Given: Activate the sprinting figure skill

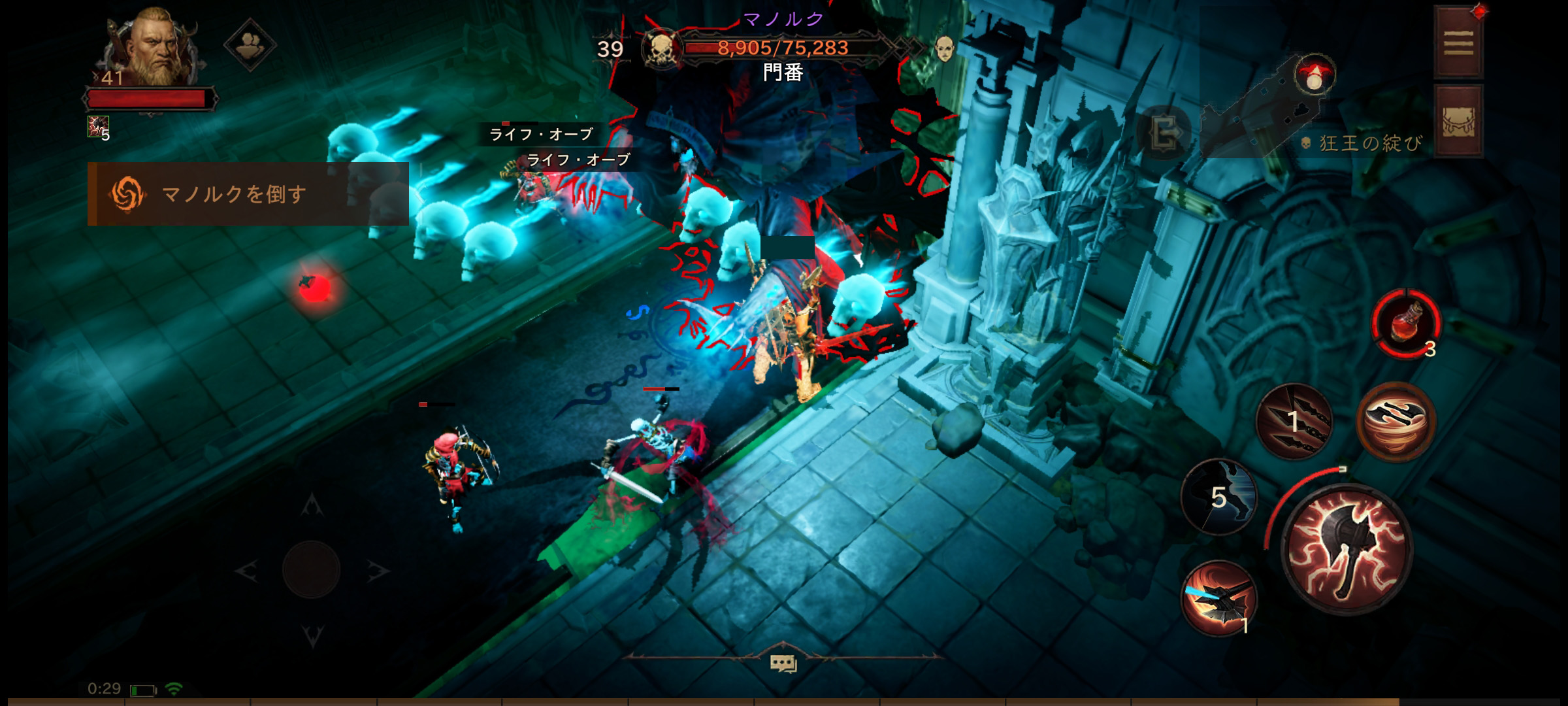Looking at the screenshot, I should coord(1219,497).
